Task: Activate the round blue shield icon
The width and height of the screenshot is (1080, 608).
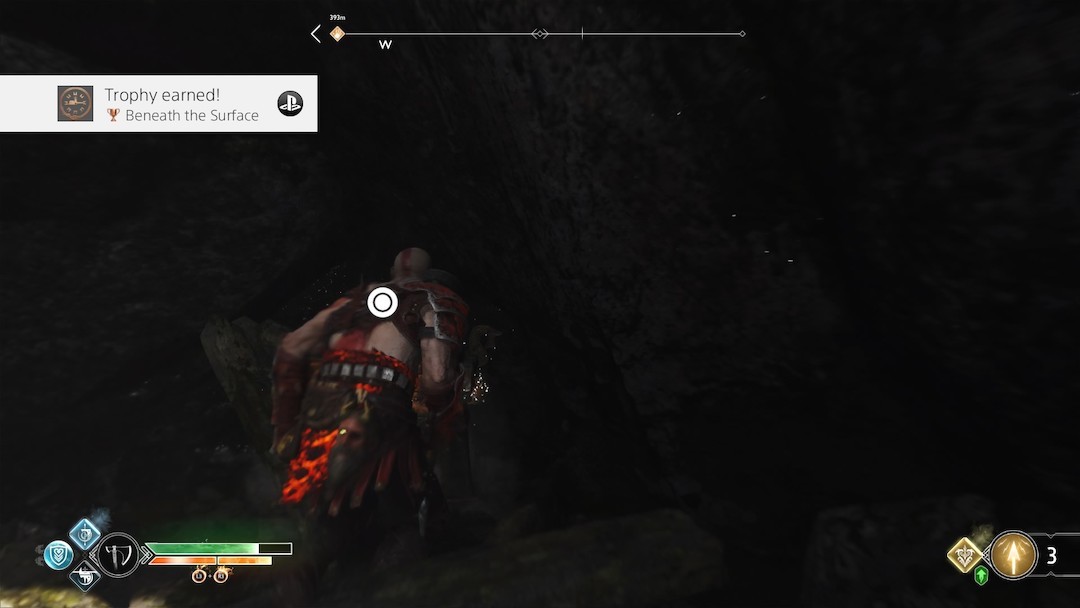Action: 58,554
